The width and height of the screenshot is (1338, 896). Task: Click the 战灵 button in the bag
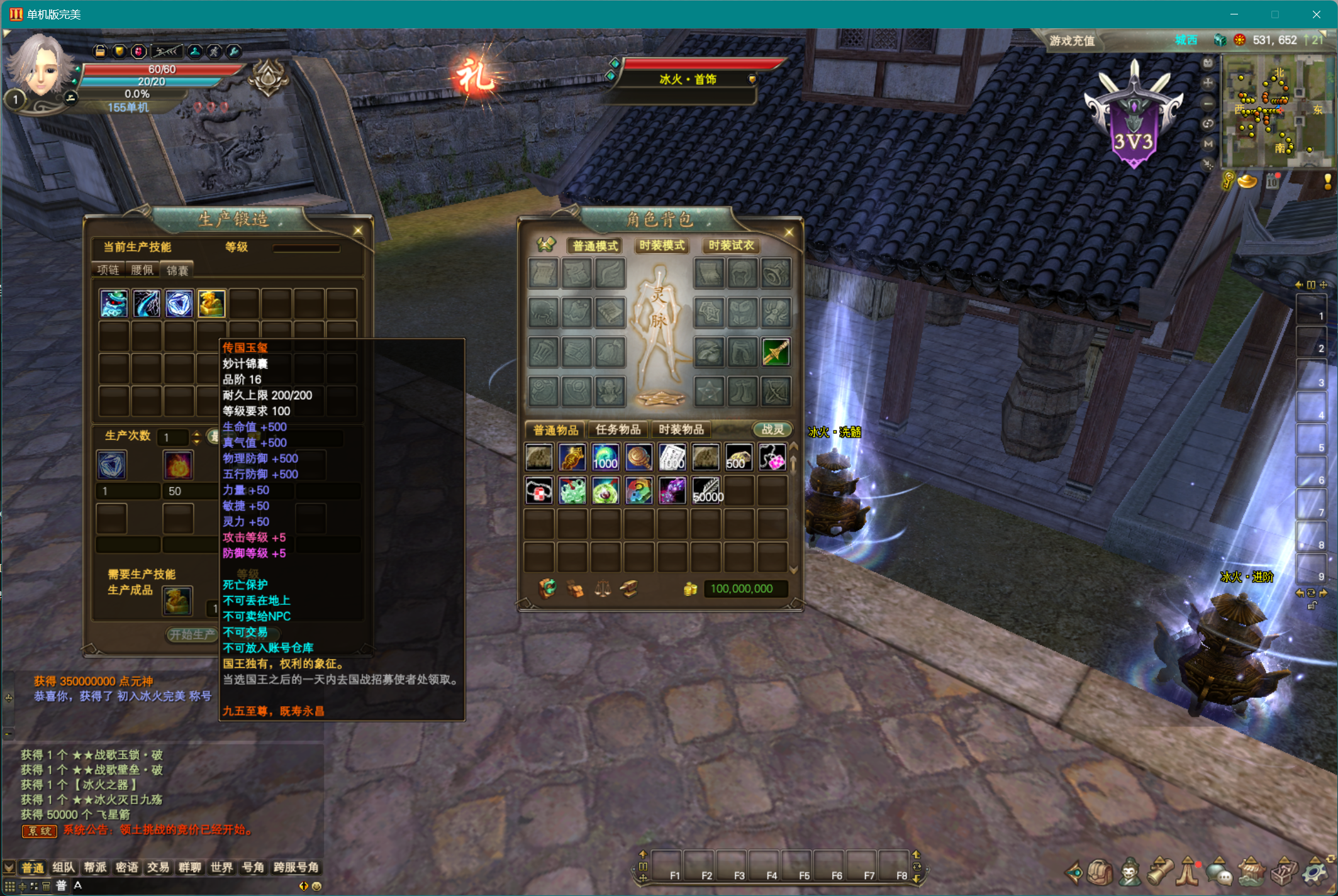tap(772, 429)
